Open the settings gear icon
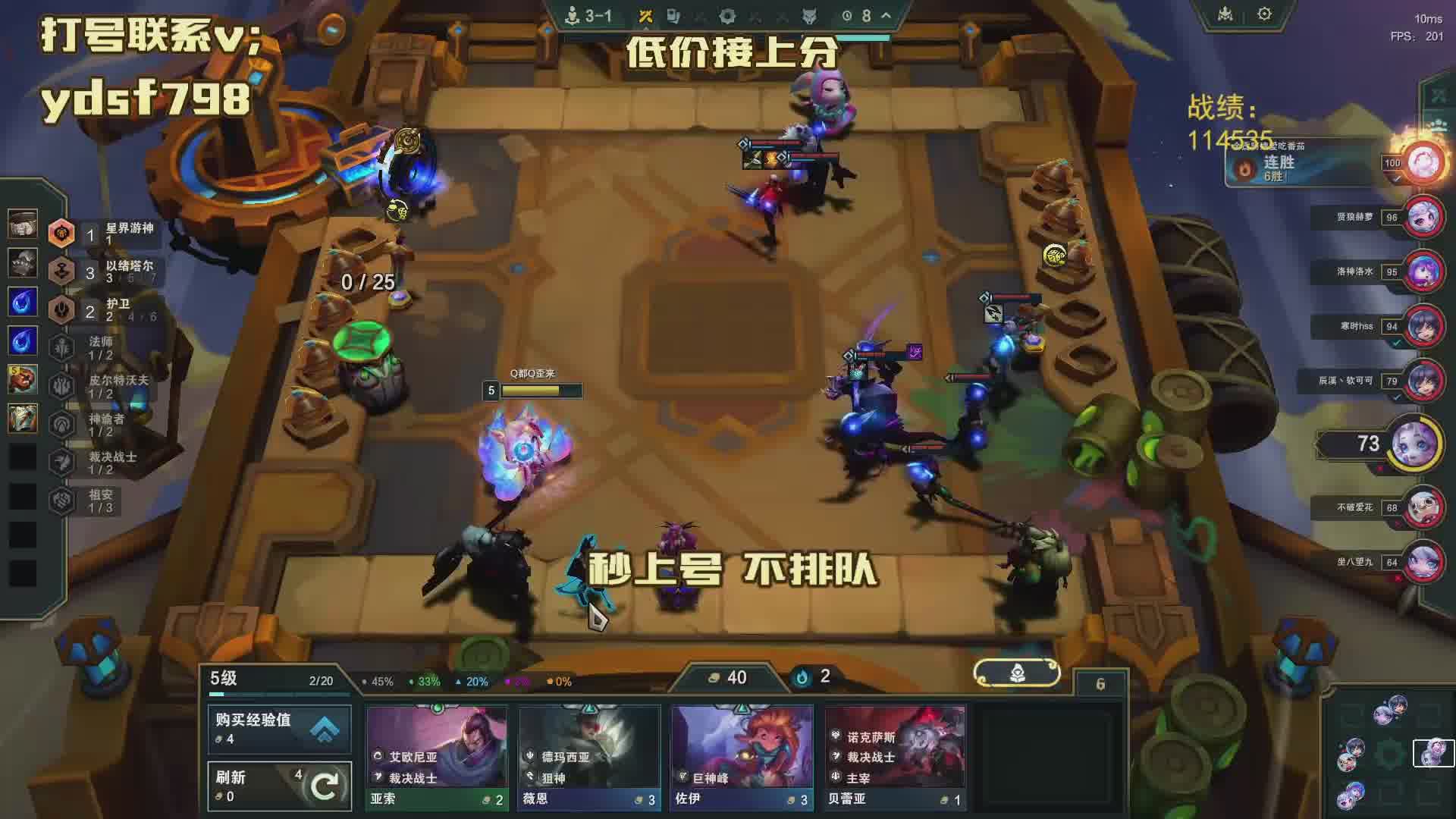This screenshot has width=1456, height=819. tap(1264, 14)
